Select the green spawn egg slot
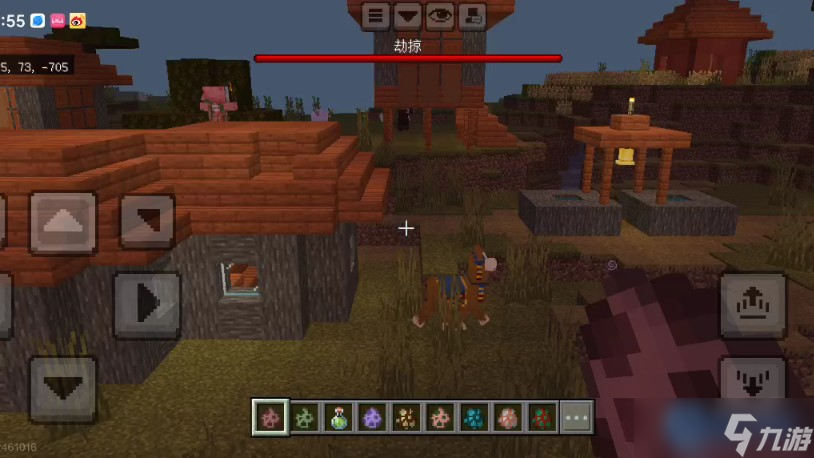This screenshot has width=814, height=458. [305, 417]
